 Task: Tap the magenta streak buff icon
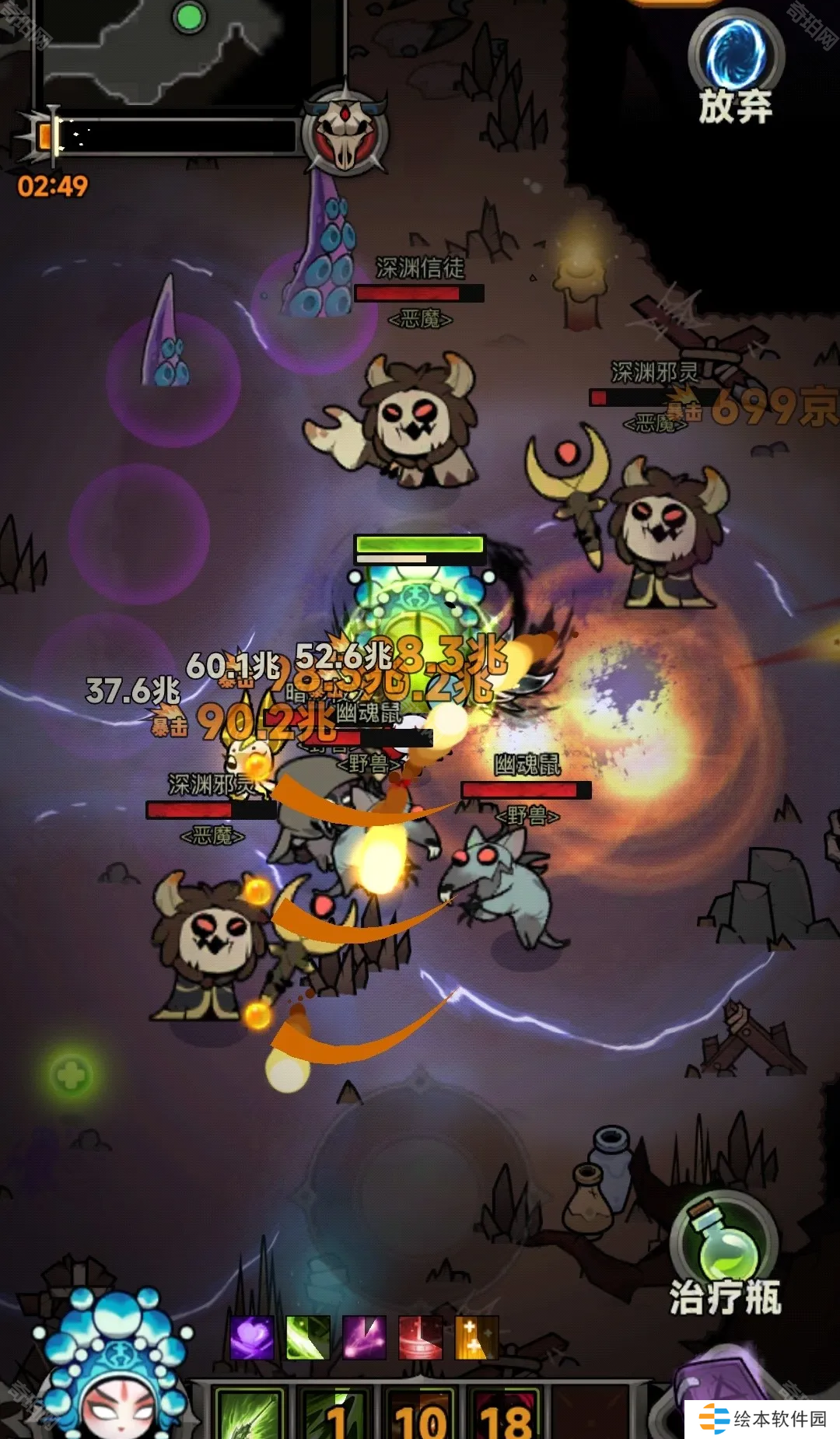coord(364,1338)
